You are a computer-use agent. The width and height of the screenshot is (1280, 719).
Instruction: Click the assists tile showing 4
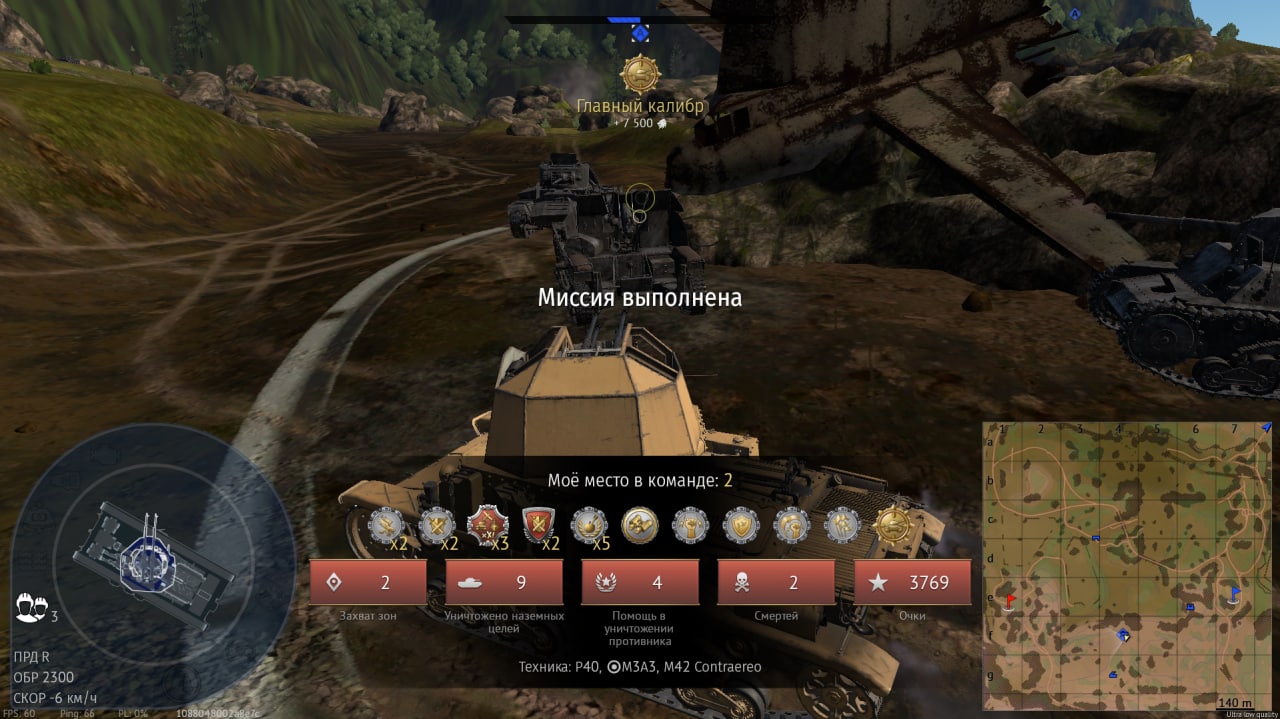(x=640, y=582)
